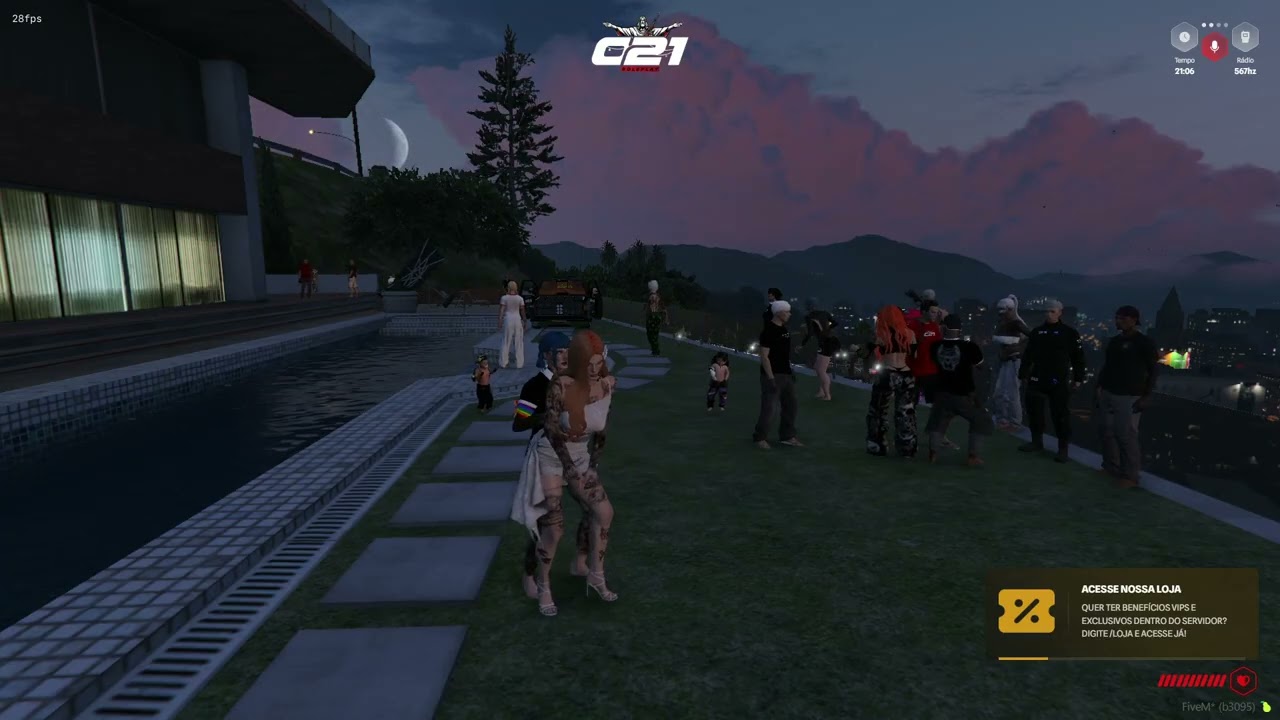Click the skull emblem above the C21 logo
Viewport: 1280px width, 720px height.
(x=641, y=25)
